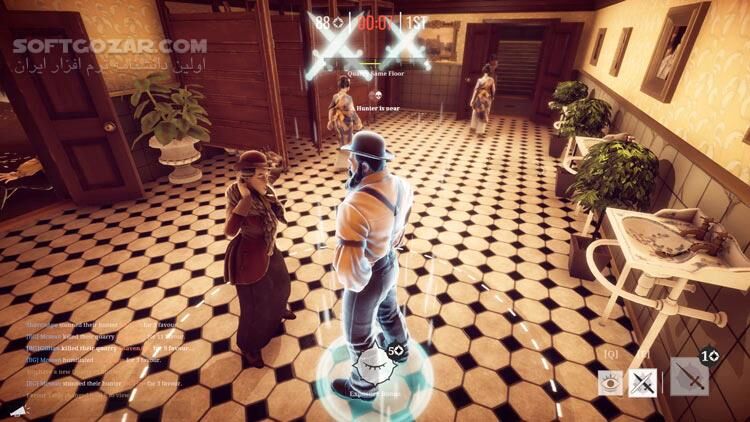Select the crossed daggers ability
This screenshot has height=422, width=750.
coord(642,380)
